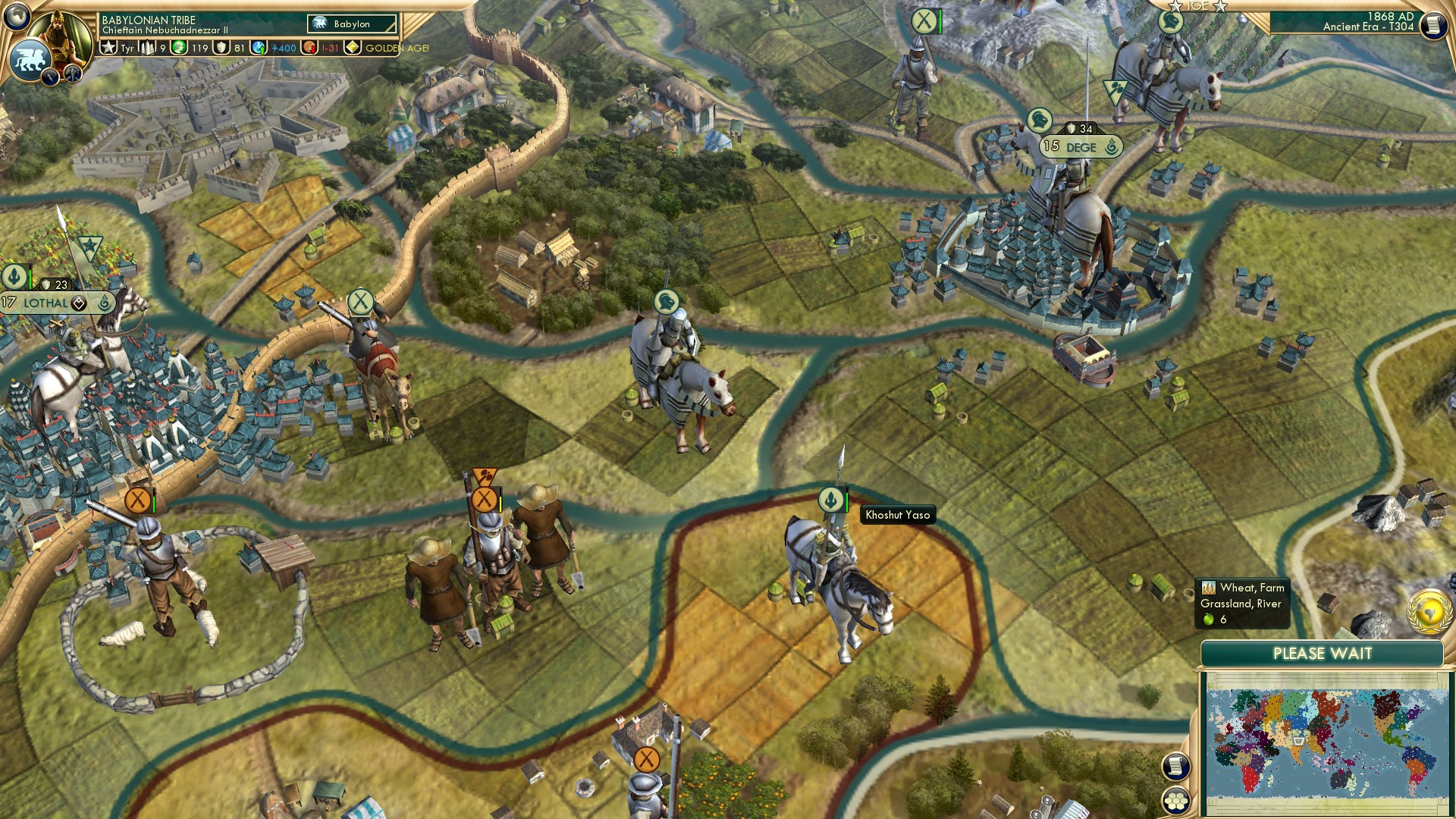The image size is (1456, 819).
Task: Click the world minimap thumbnail
Action: [x=1326, y=739]
